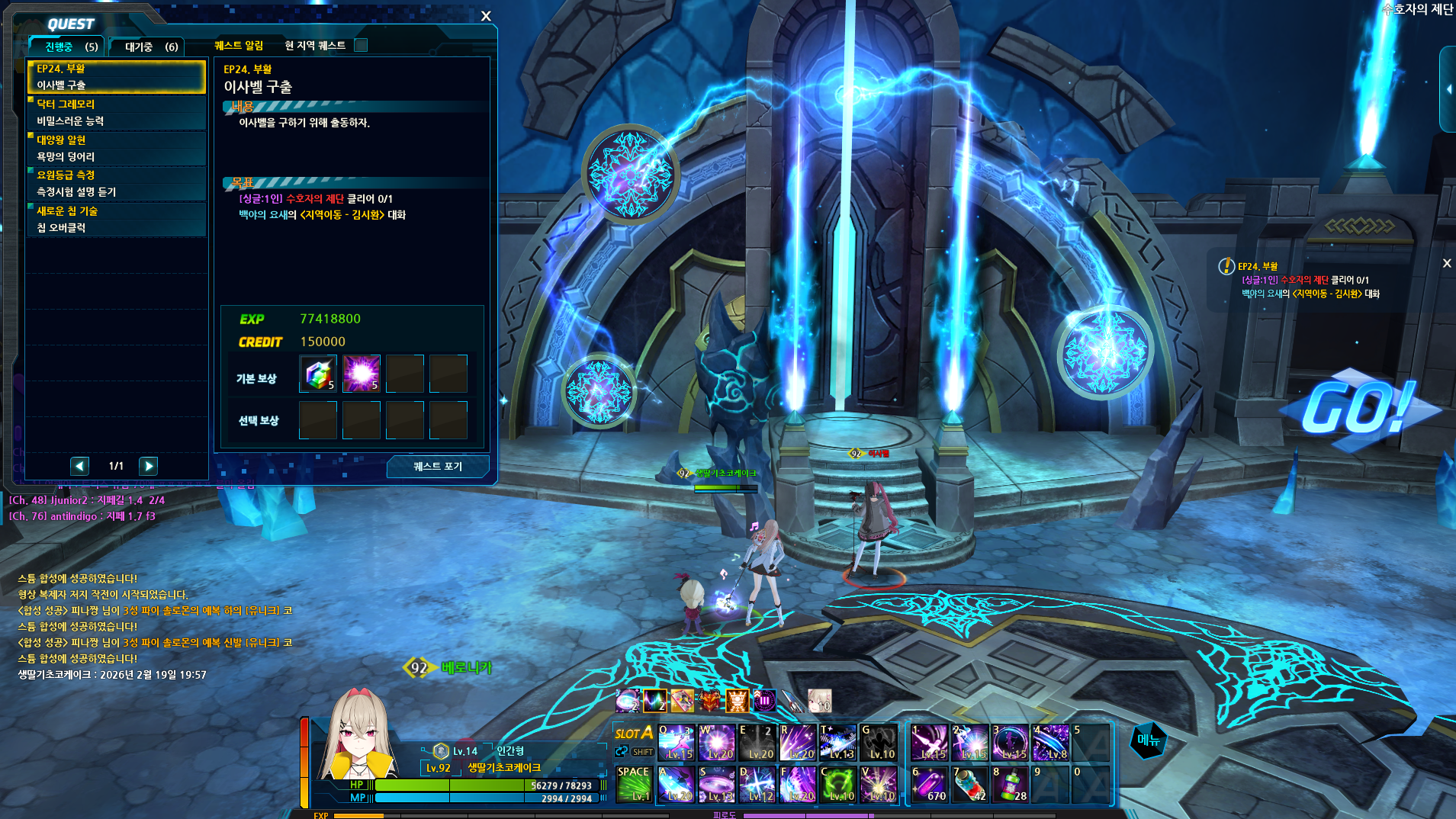Choose the 요원등급 측정 quest row
The width and height of the screenshot is (1456, 819).
(x=117, y=183)
